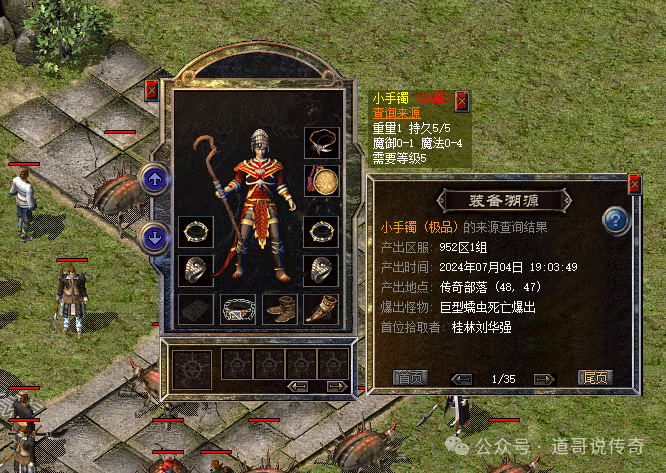Viewport: 666px width, 473px height.
Task: Jump to 首页 of trace results
Action: (409, 378)
